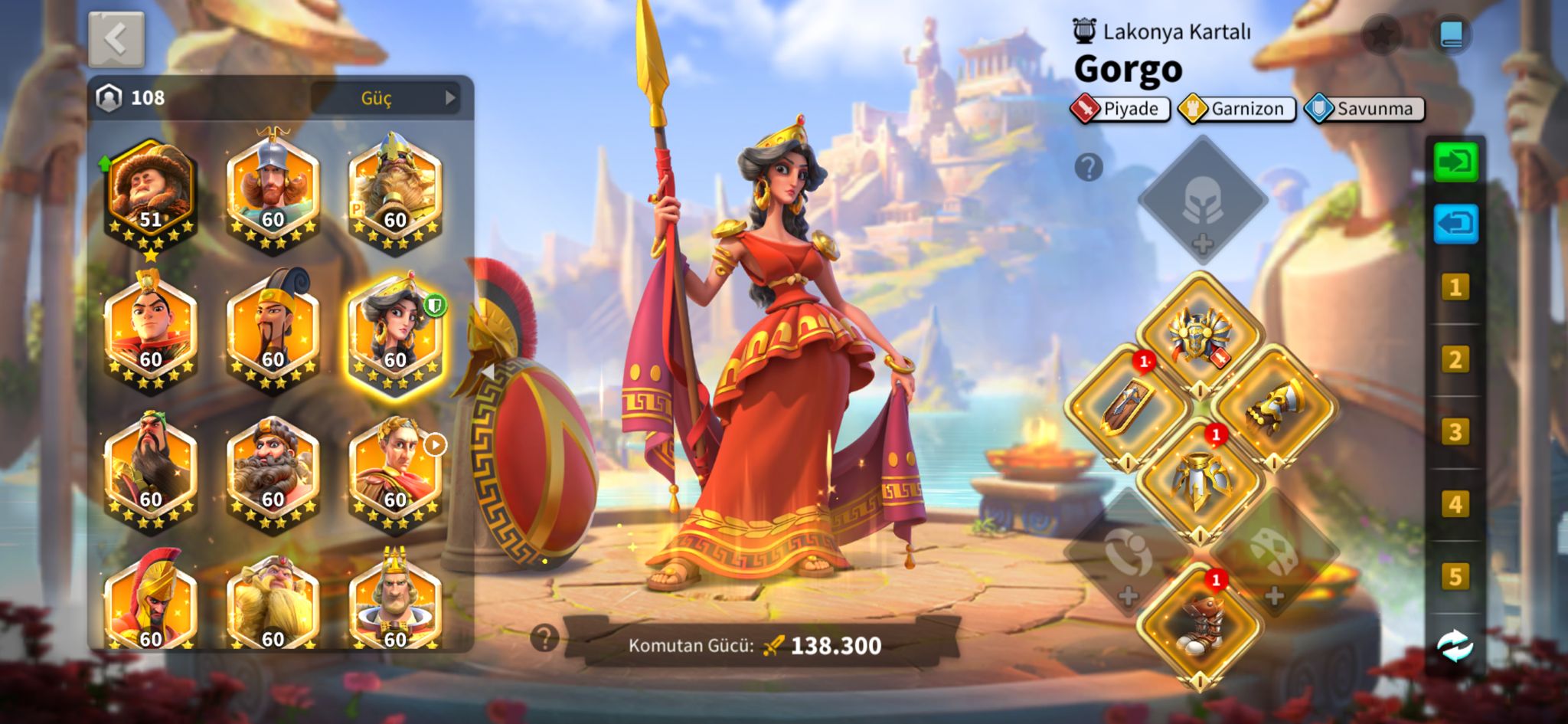Click the refresh swap arrows button

tap(1455, 647)
